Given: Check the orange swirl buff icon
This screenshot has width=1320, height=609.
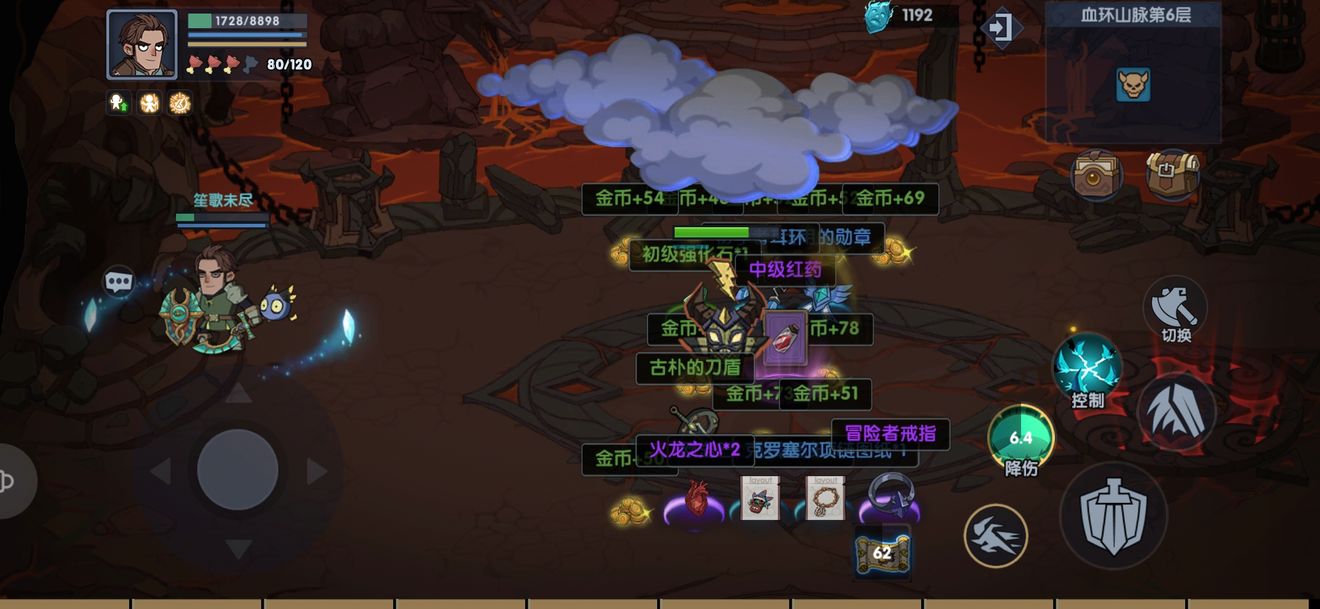Looking at the screenshot, I should (x=180, y=103).
